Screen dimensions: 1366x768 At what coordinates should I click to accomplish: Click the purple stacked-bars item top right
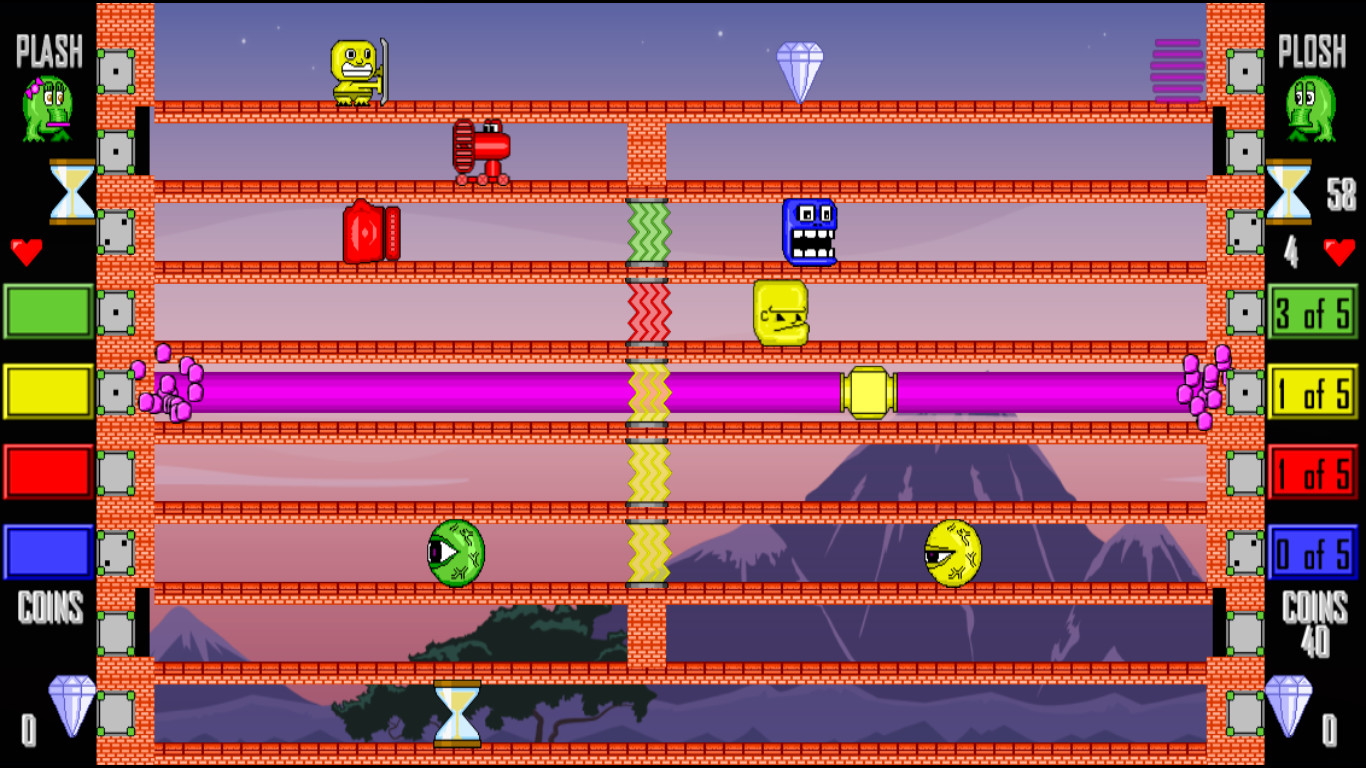[x=1178, y=70]
